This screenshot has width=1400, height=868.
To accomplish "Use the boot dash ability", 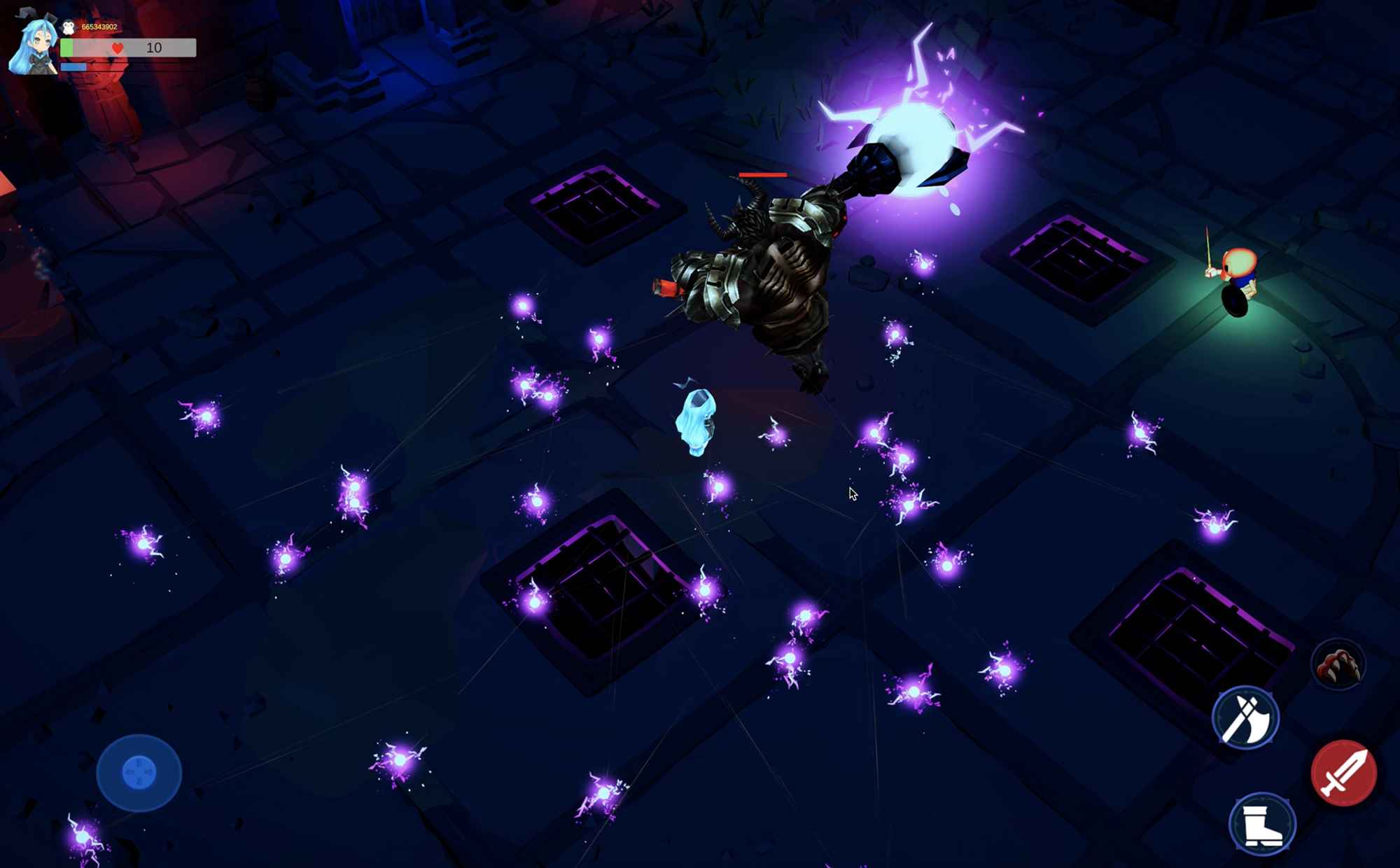I will [1262, 824].
